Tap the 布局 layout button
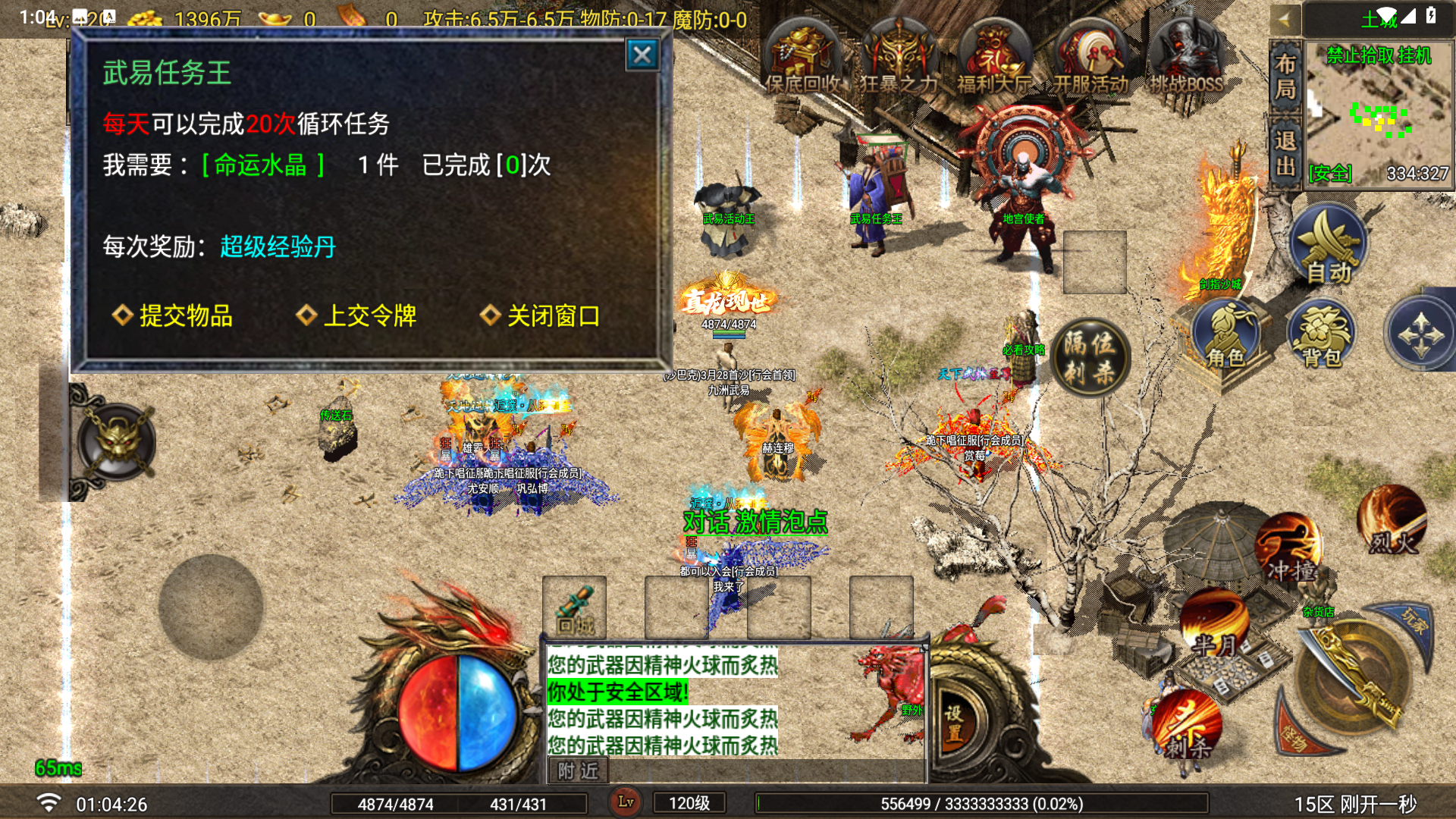This screenshot has width=1456, height=819. coord(1285,76)
